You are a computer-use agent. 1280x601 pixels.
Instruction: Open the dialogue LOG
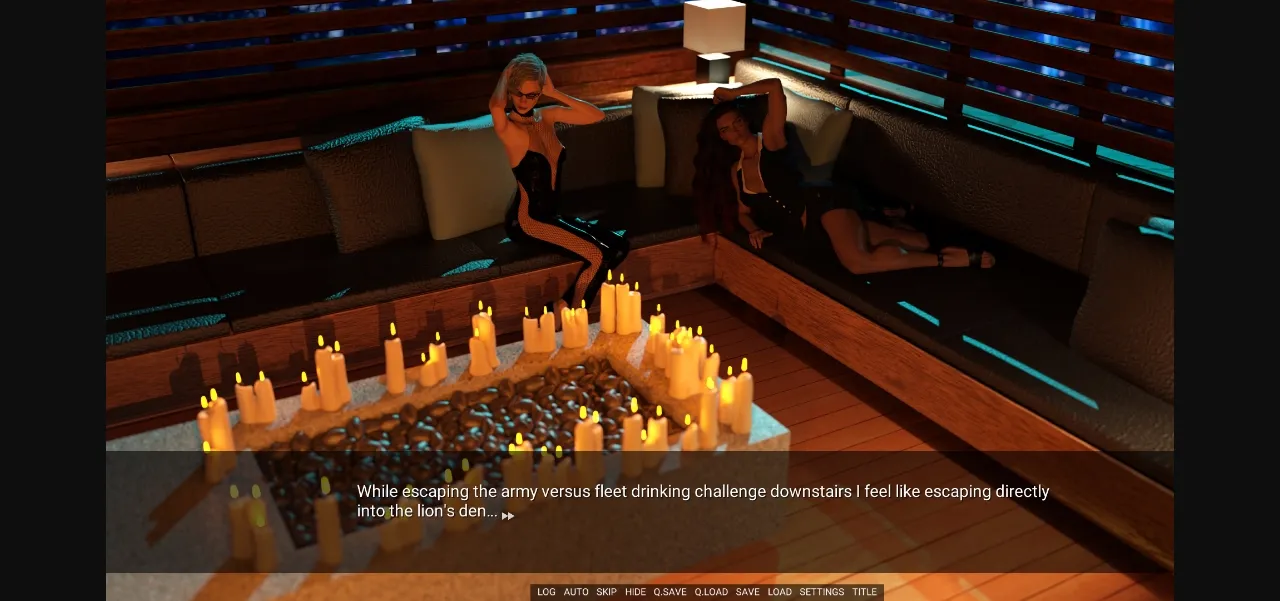(x=546, y=592)
